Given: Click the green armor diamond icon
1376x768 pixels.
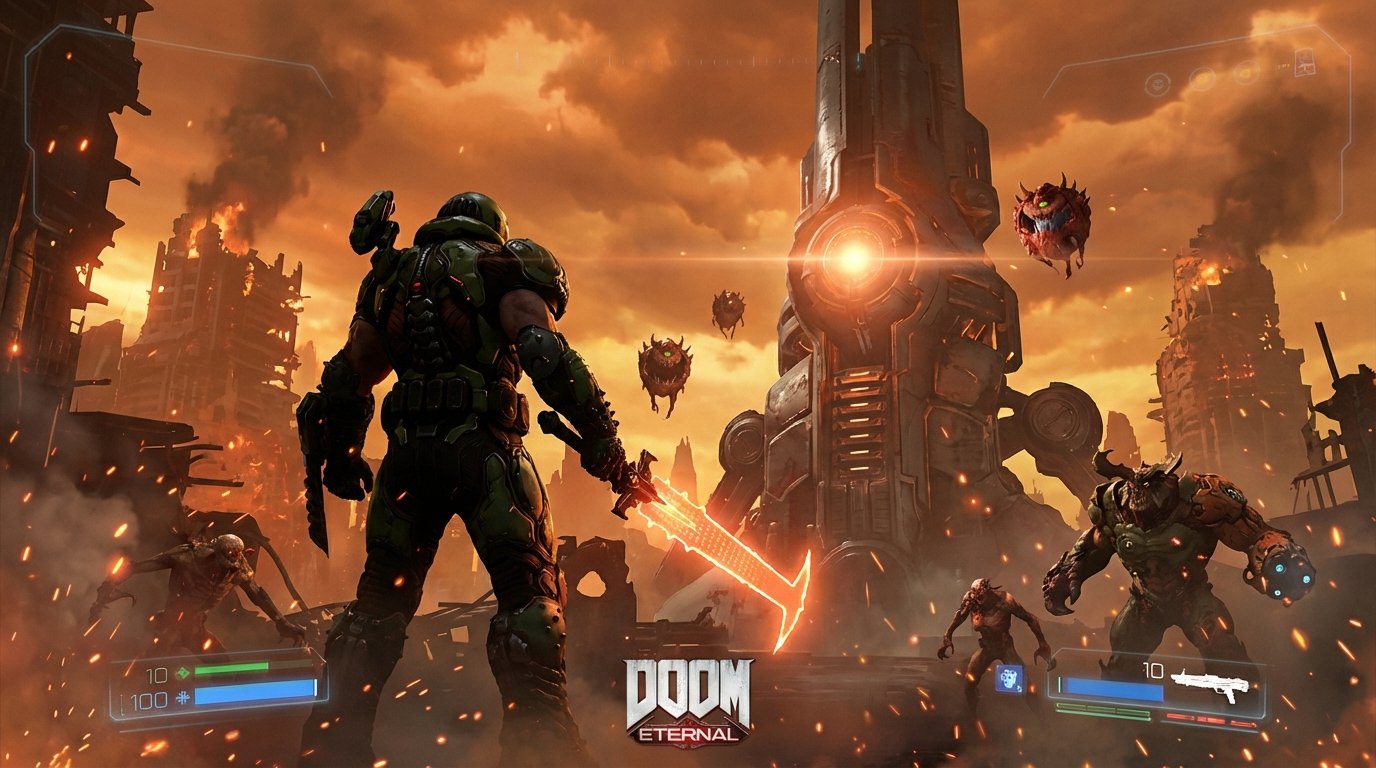Looking at the screenshot, I should coord(182,672).
